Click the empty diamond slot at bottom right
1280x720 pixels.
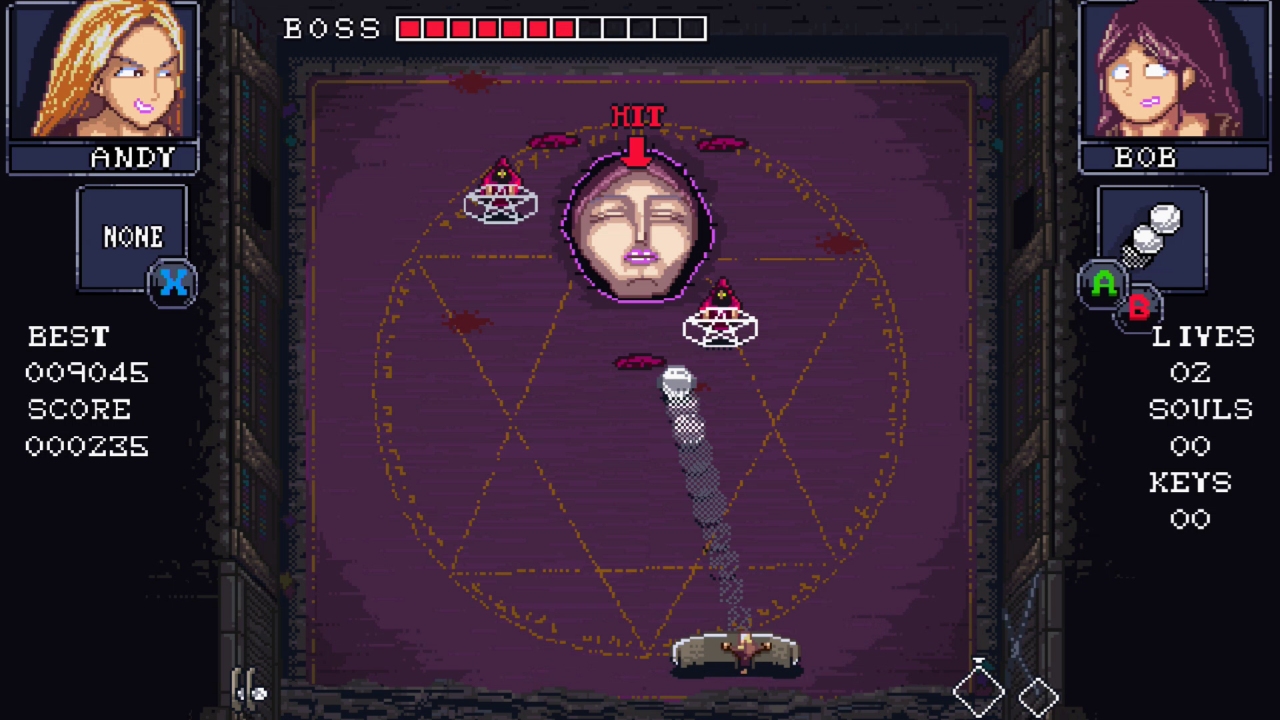tap(1039, 697)
